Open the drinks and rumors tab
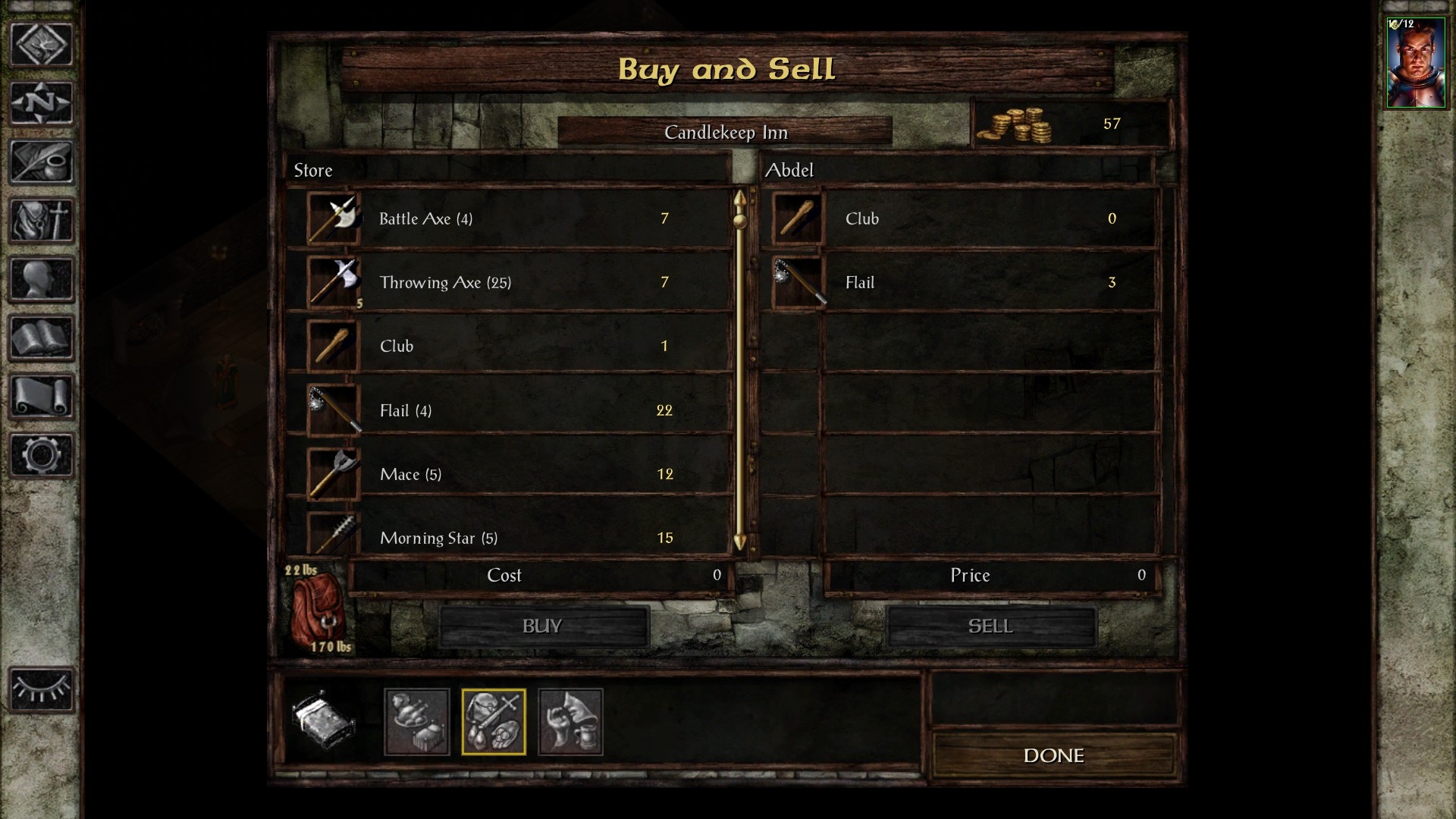This screenshot has height=819, width=1456. [x=570, y=722]
